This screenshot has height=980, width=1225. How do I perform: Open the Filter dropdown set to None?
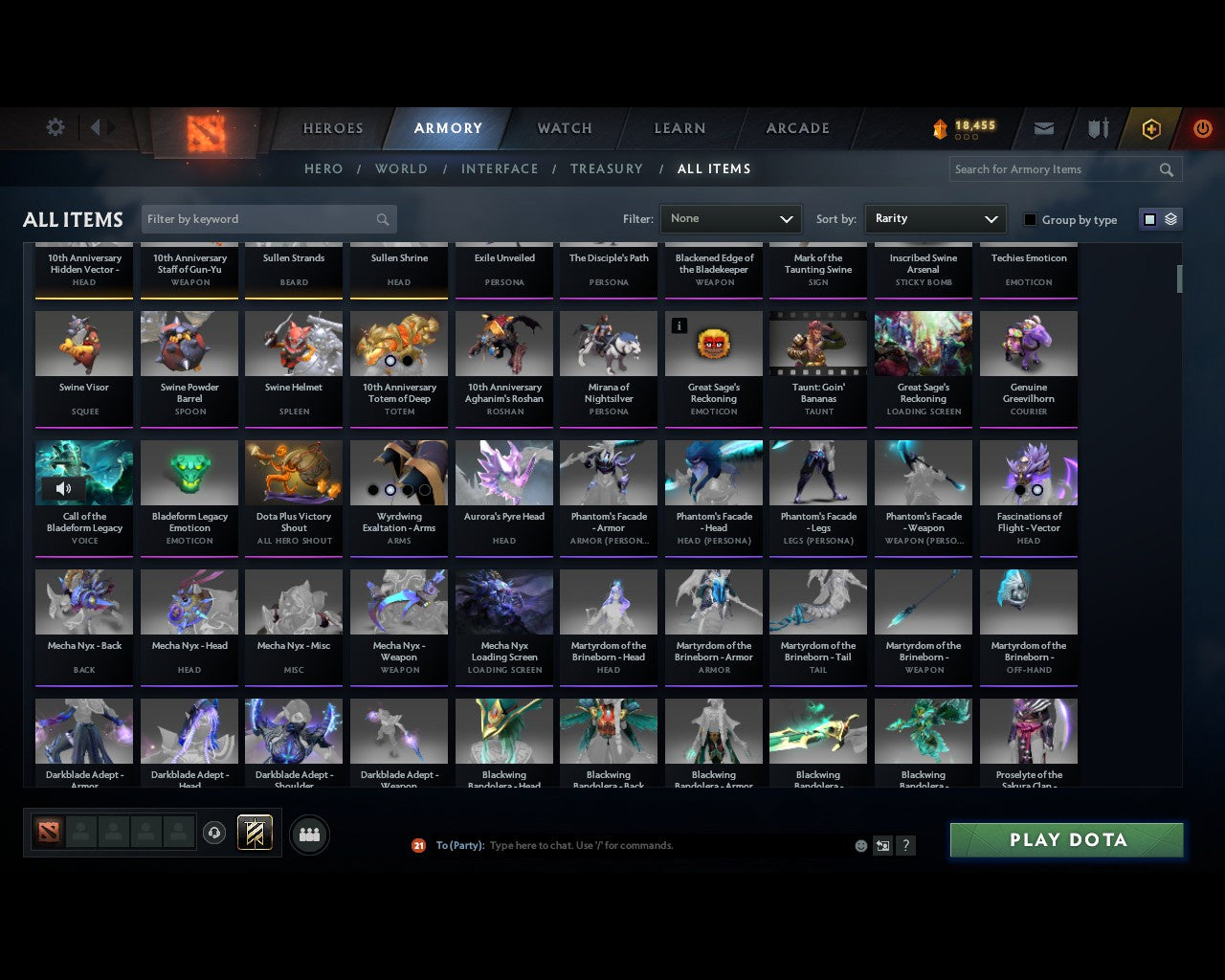[730, 218]
